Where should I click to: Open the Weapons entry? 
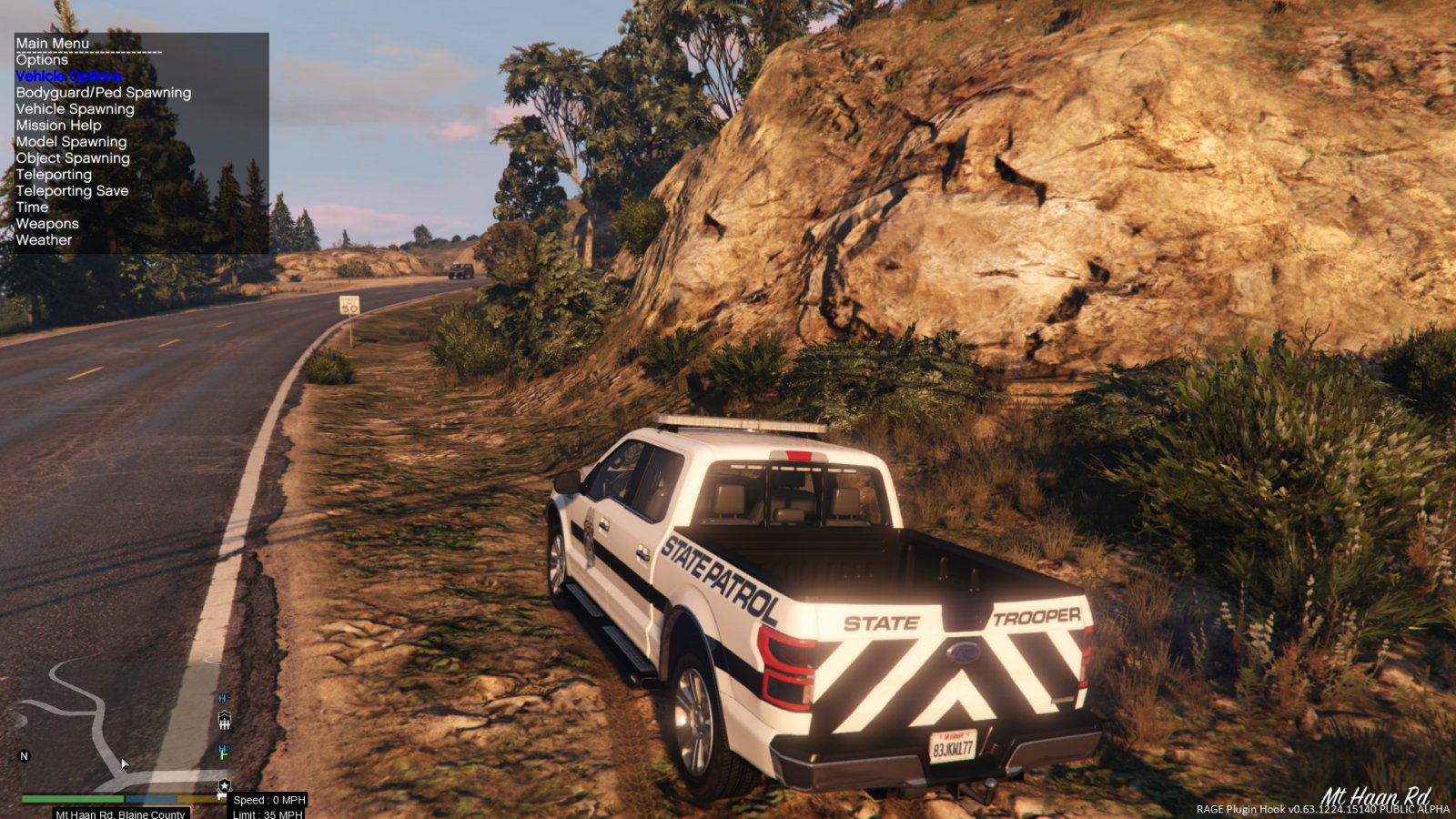47,224
